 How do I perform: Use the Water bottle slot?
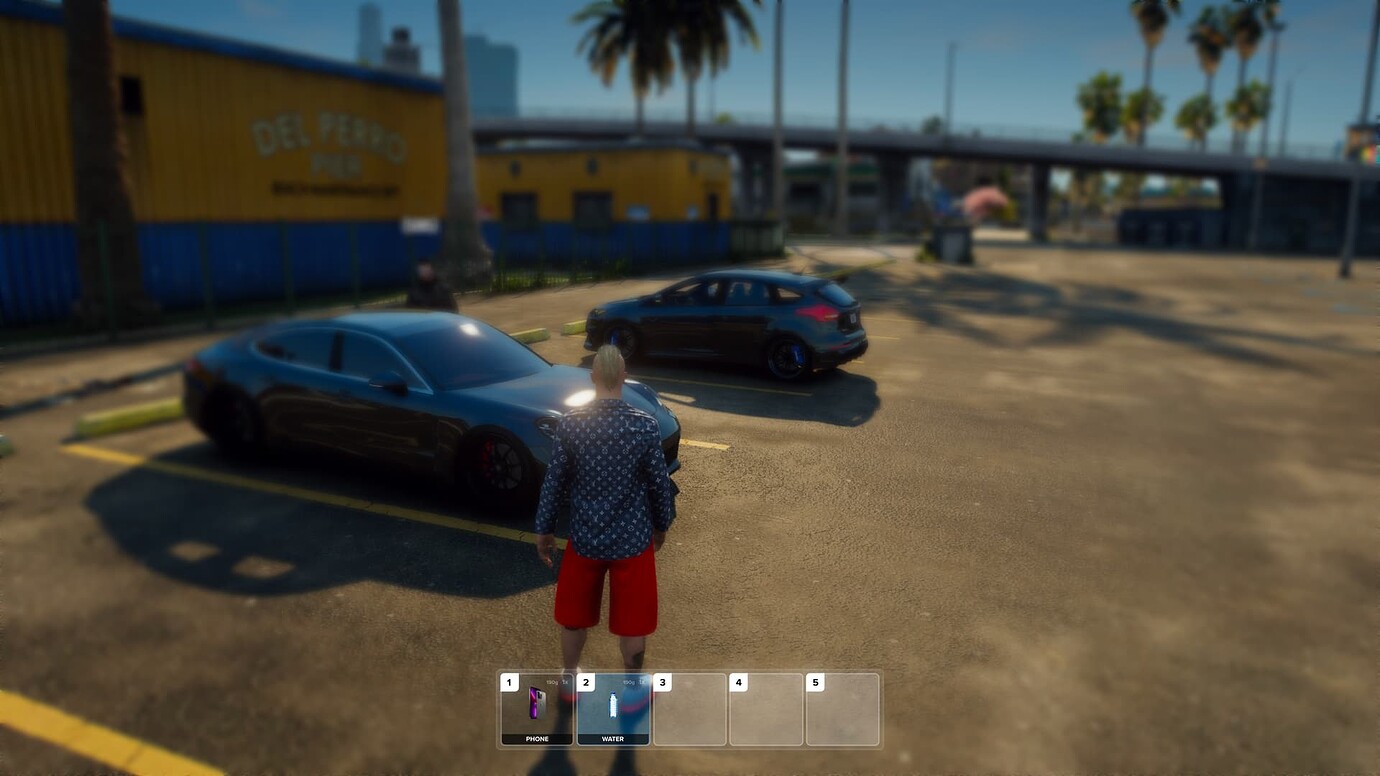point(613,708)
